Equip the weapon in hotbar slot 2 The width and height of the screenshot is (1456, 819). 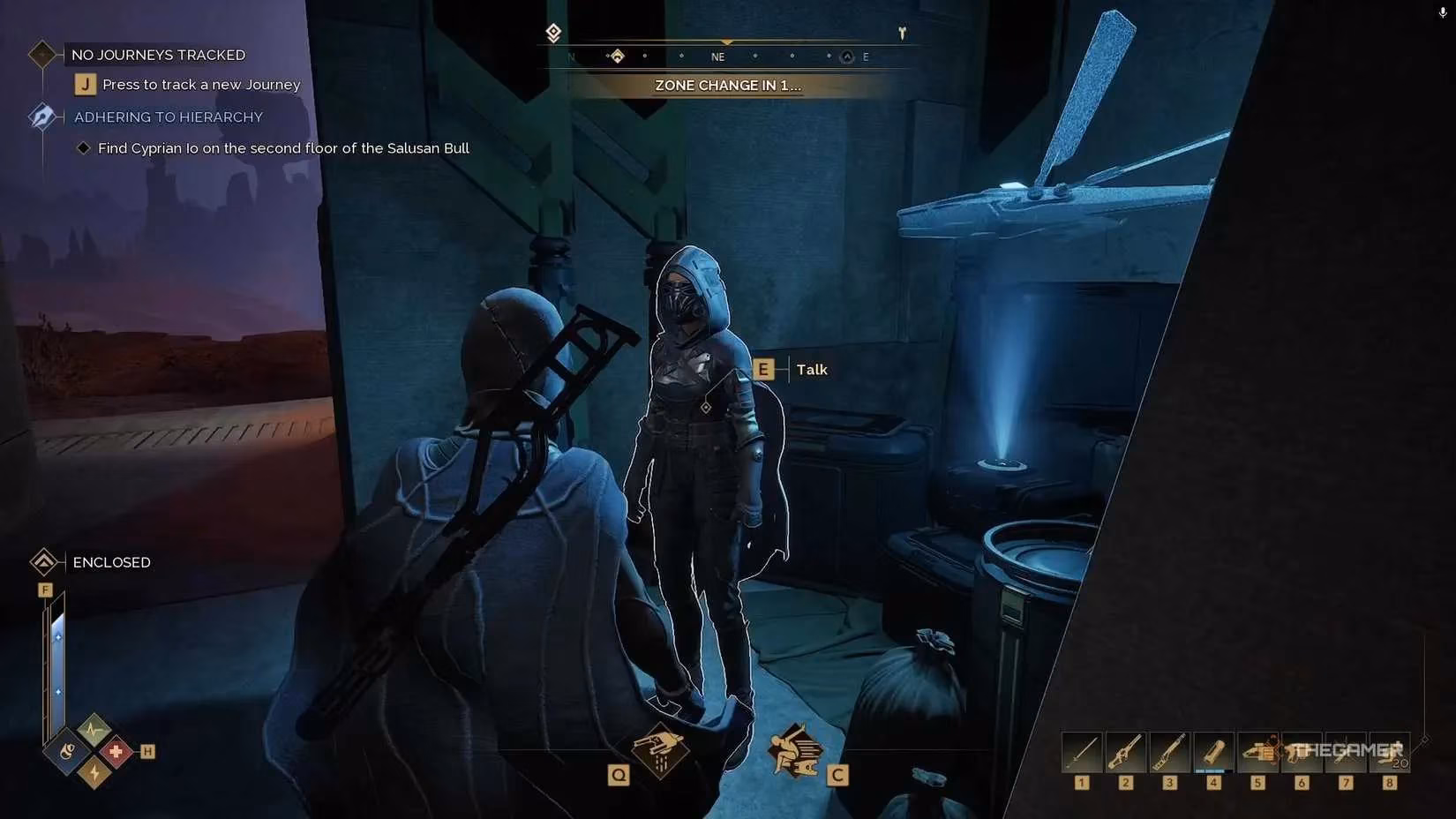(x=1125, y=753)
